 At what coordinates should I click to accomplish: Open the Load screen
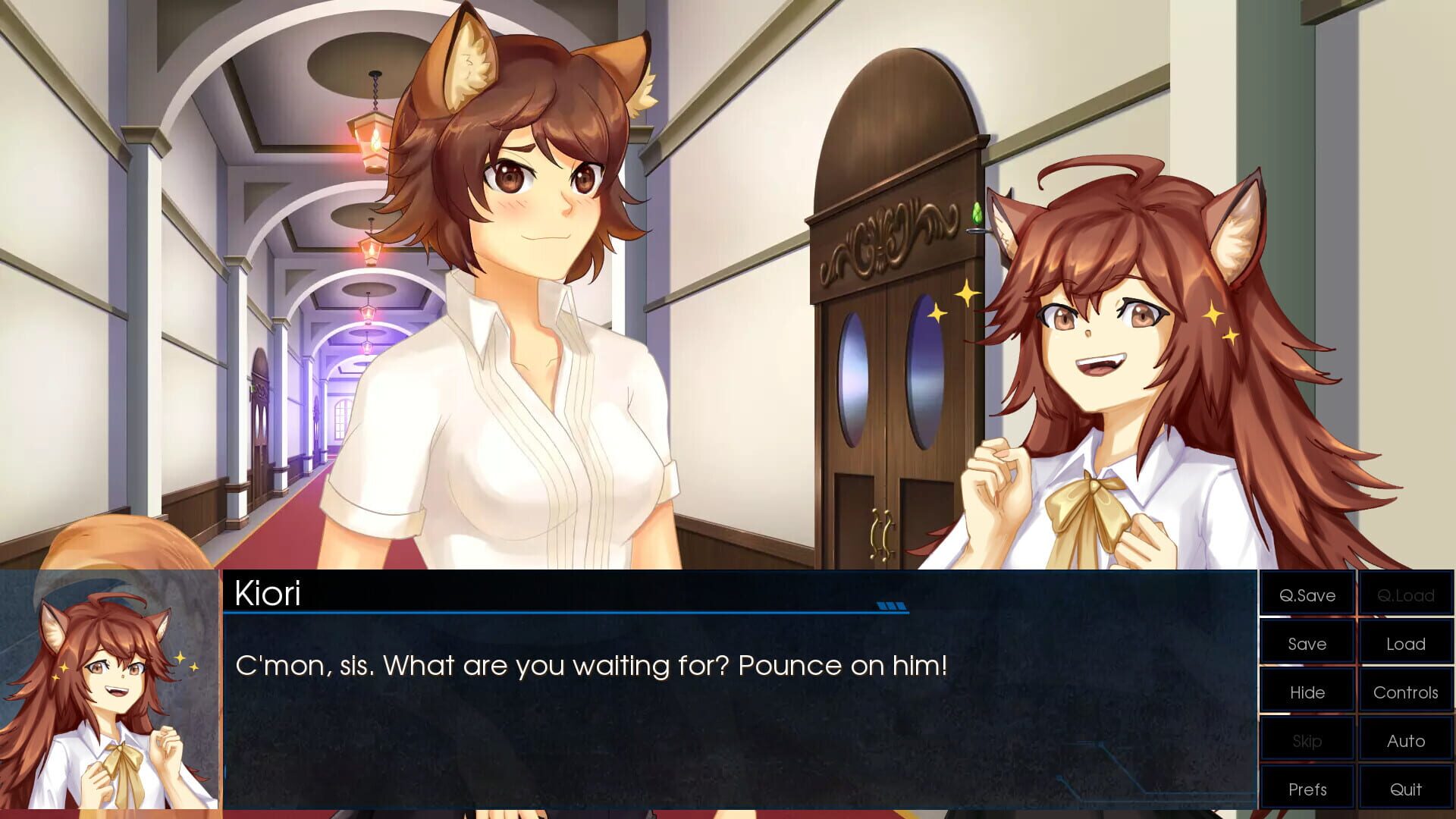[1405, 643]
